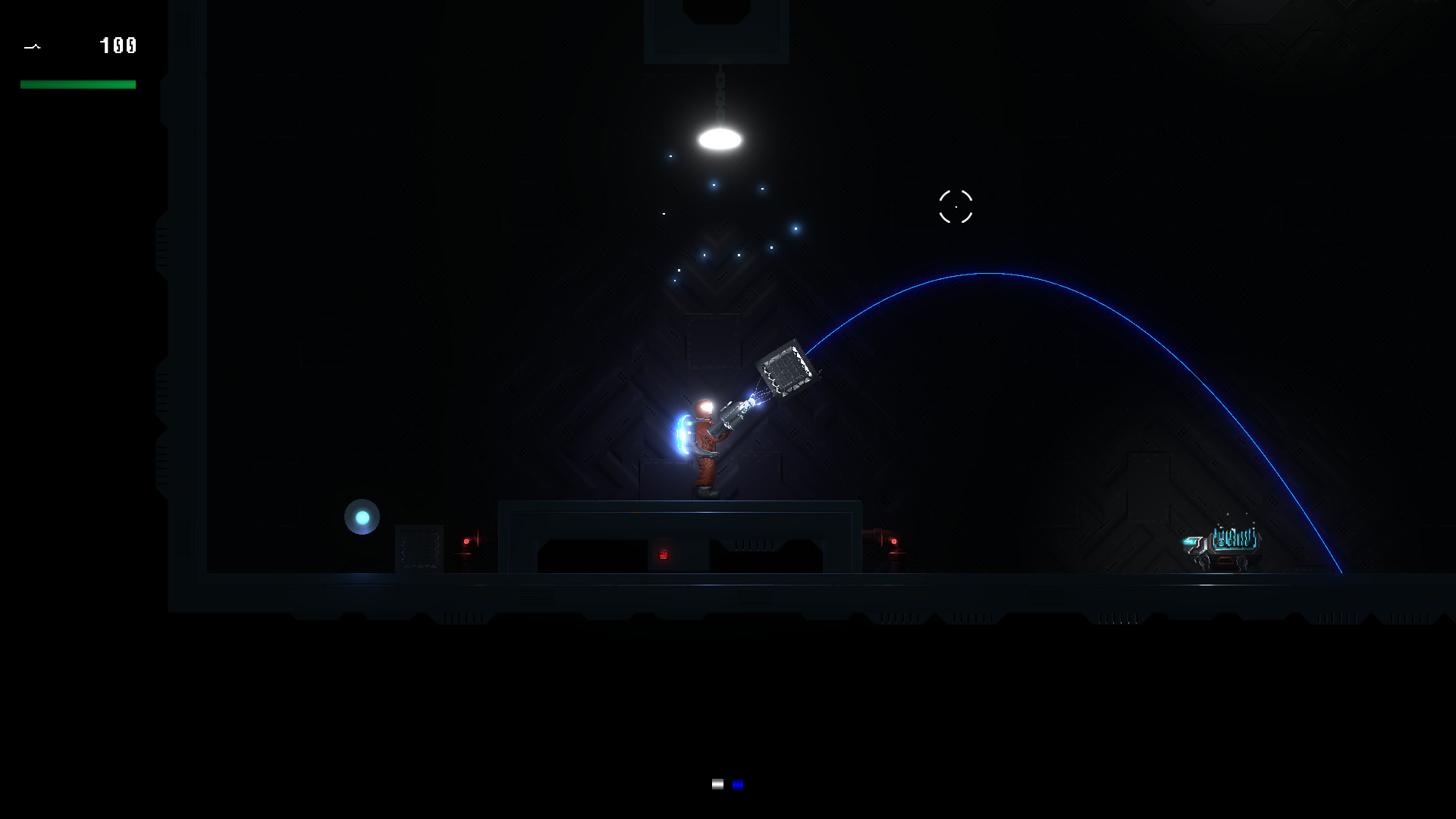The width and height of the screenshot is (1456, 819).
Task: Select the white ammo mode indicator
Action: coord(717,785)
